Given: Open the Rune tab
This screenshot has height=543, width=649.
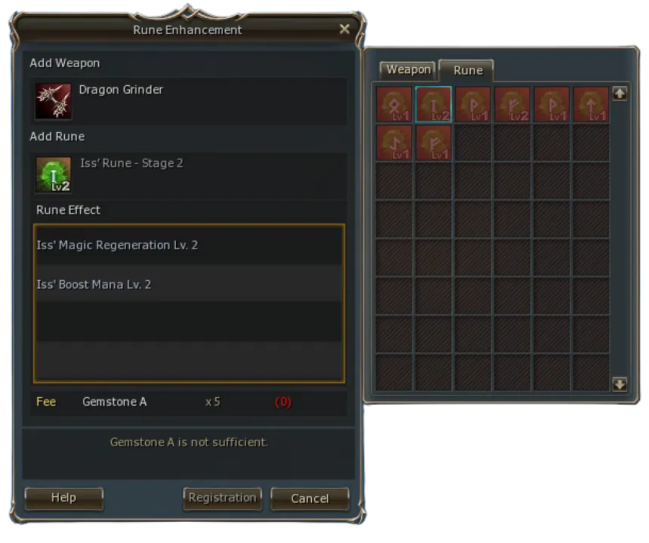Looking at the screenshot, I should 467,70.
